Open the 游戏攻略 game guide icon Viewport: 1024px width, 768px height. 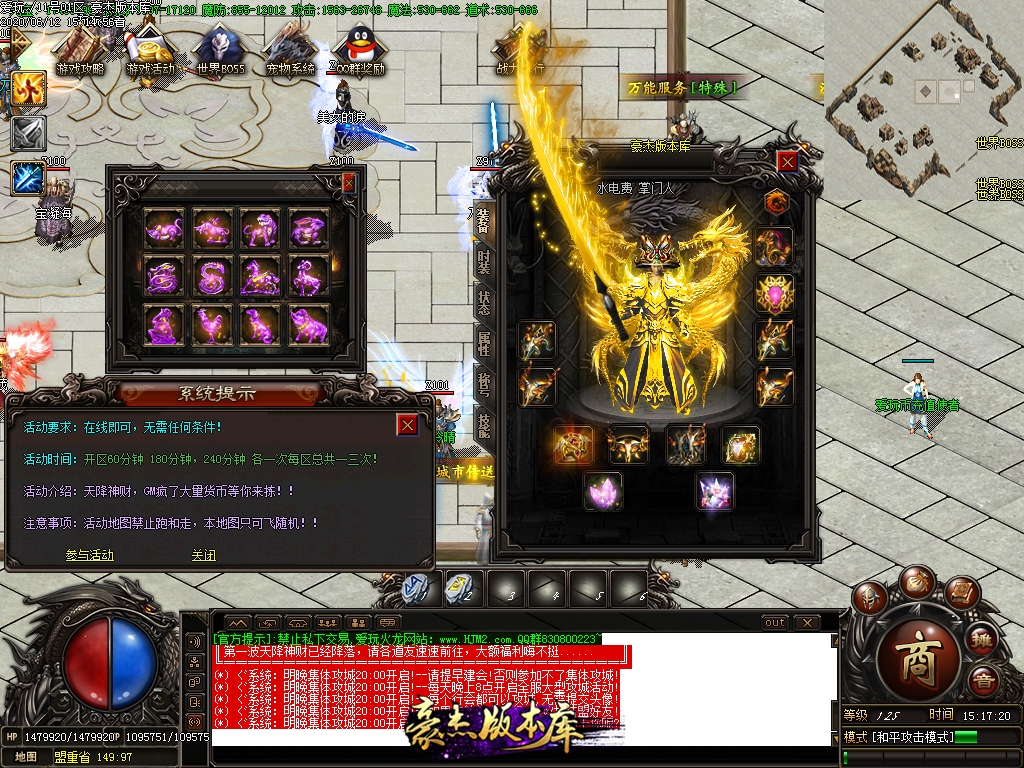pyautogui.click(x=81, y=50)
